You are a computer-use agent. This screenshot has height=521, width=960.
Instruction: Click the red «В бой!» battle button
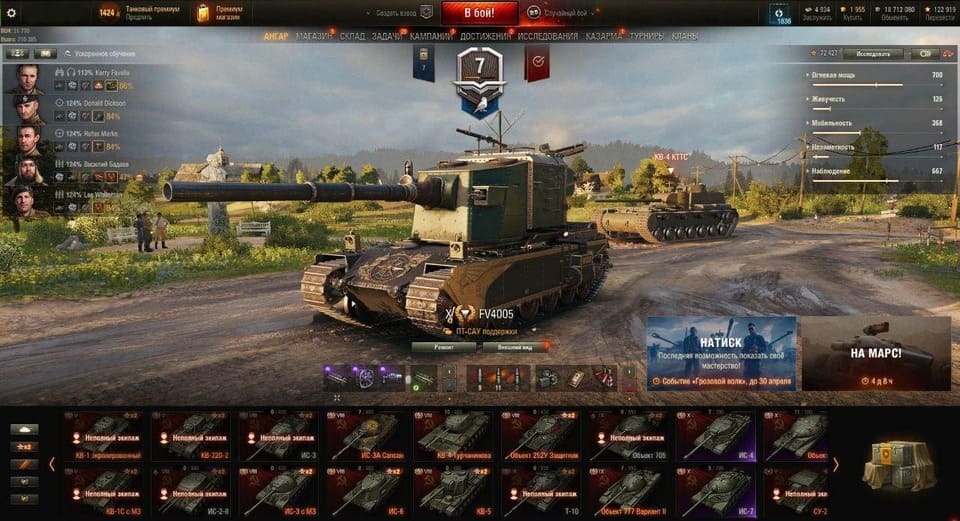click(479, 13)
